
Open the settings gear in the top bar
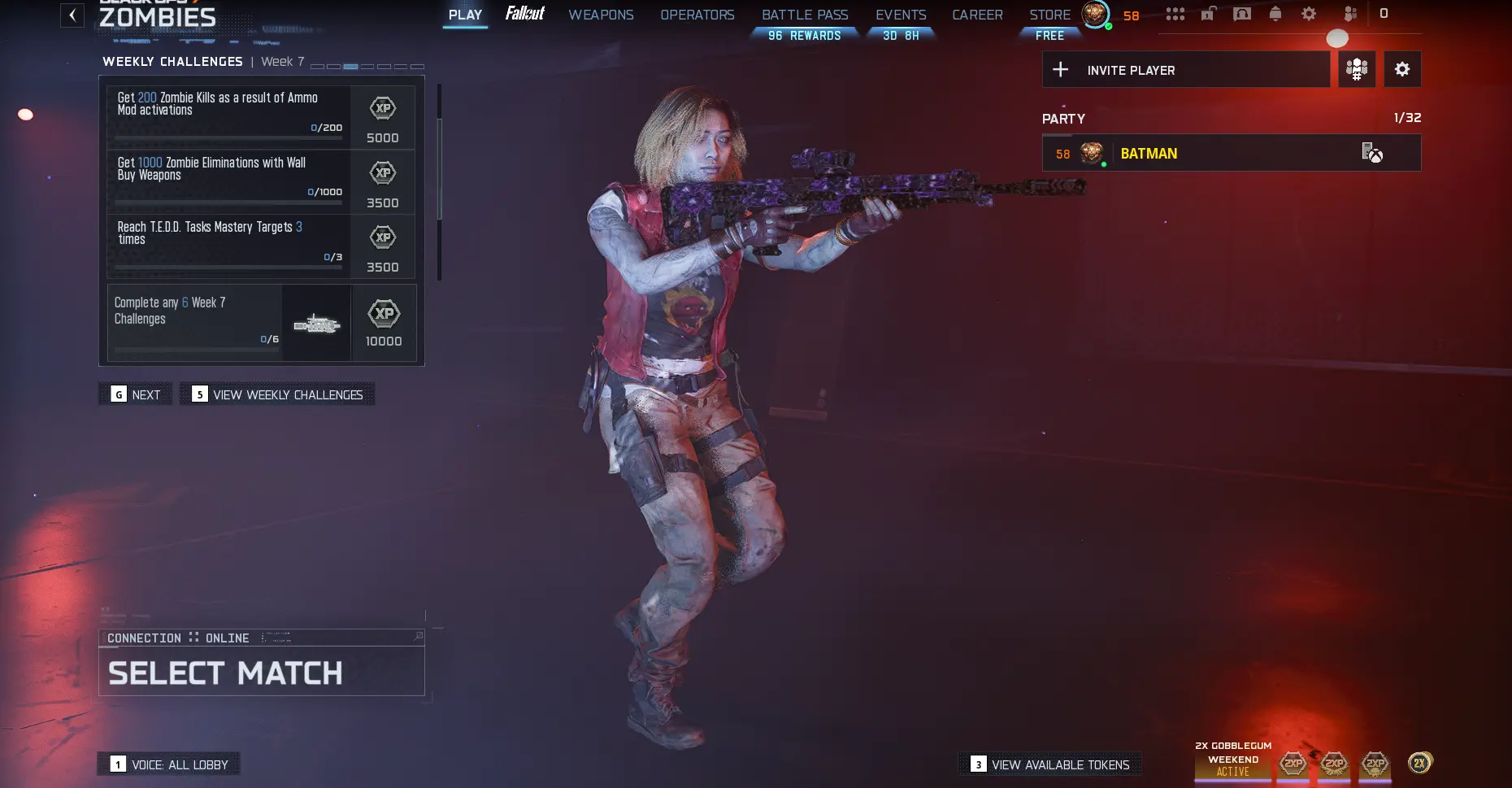(1309, 14)
